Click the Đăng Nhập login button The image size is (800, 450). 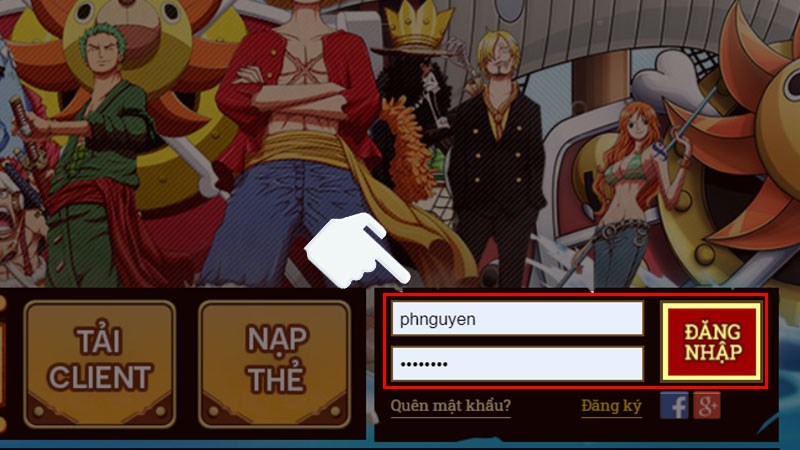[x=712, y=342]
